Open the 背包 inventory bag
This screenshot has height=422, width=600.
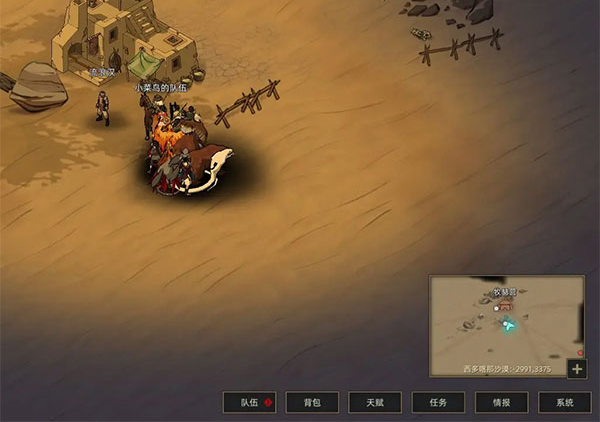click(x=312, y=402)
